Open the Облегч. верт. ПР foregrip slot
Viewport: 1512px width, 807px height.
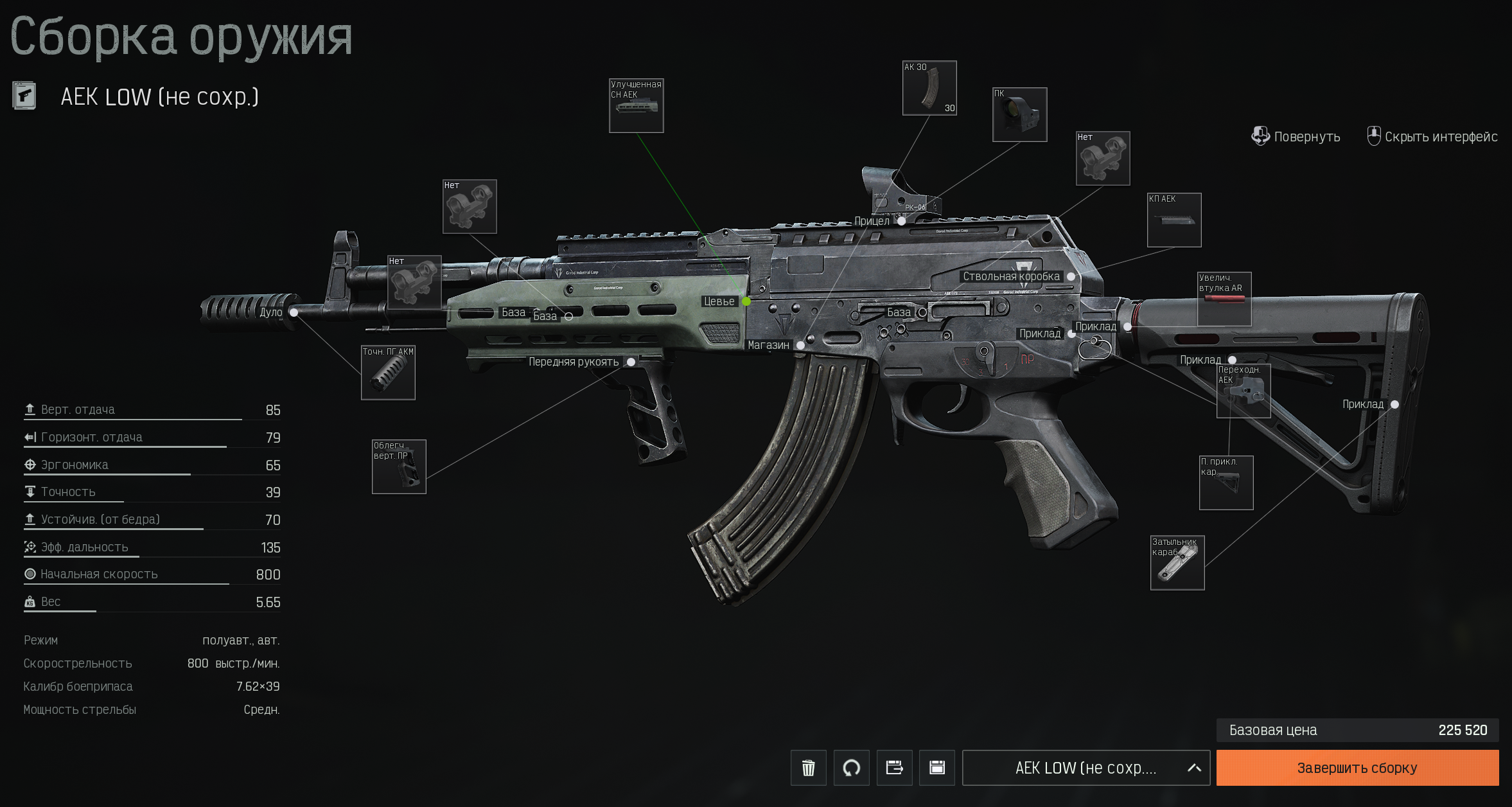pos(399,467)
